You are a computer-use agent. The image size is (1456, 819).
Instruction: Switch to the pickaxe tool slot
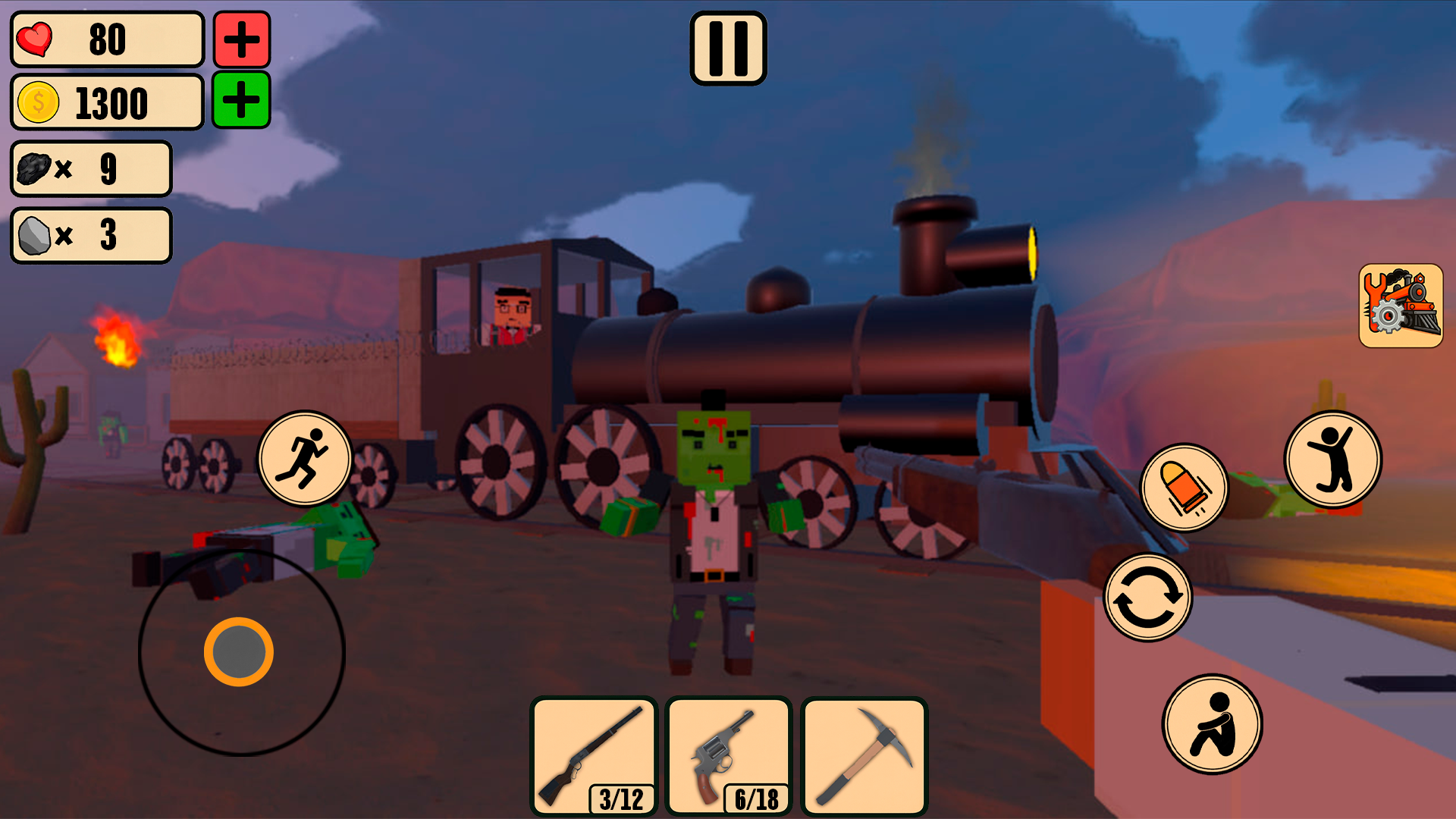click(864, 755)
